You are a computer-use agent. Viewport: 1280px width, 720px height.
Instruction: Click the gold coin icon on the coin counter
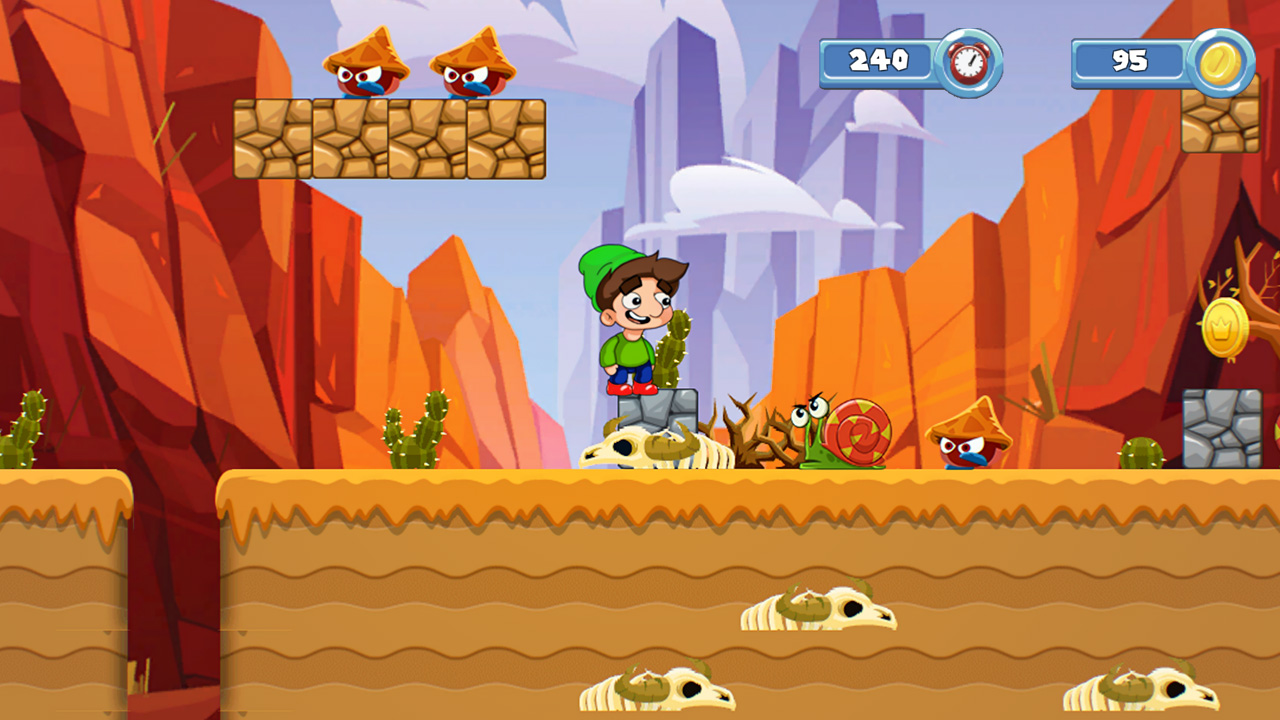[x=1222, y=62]
